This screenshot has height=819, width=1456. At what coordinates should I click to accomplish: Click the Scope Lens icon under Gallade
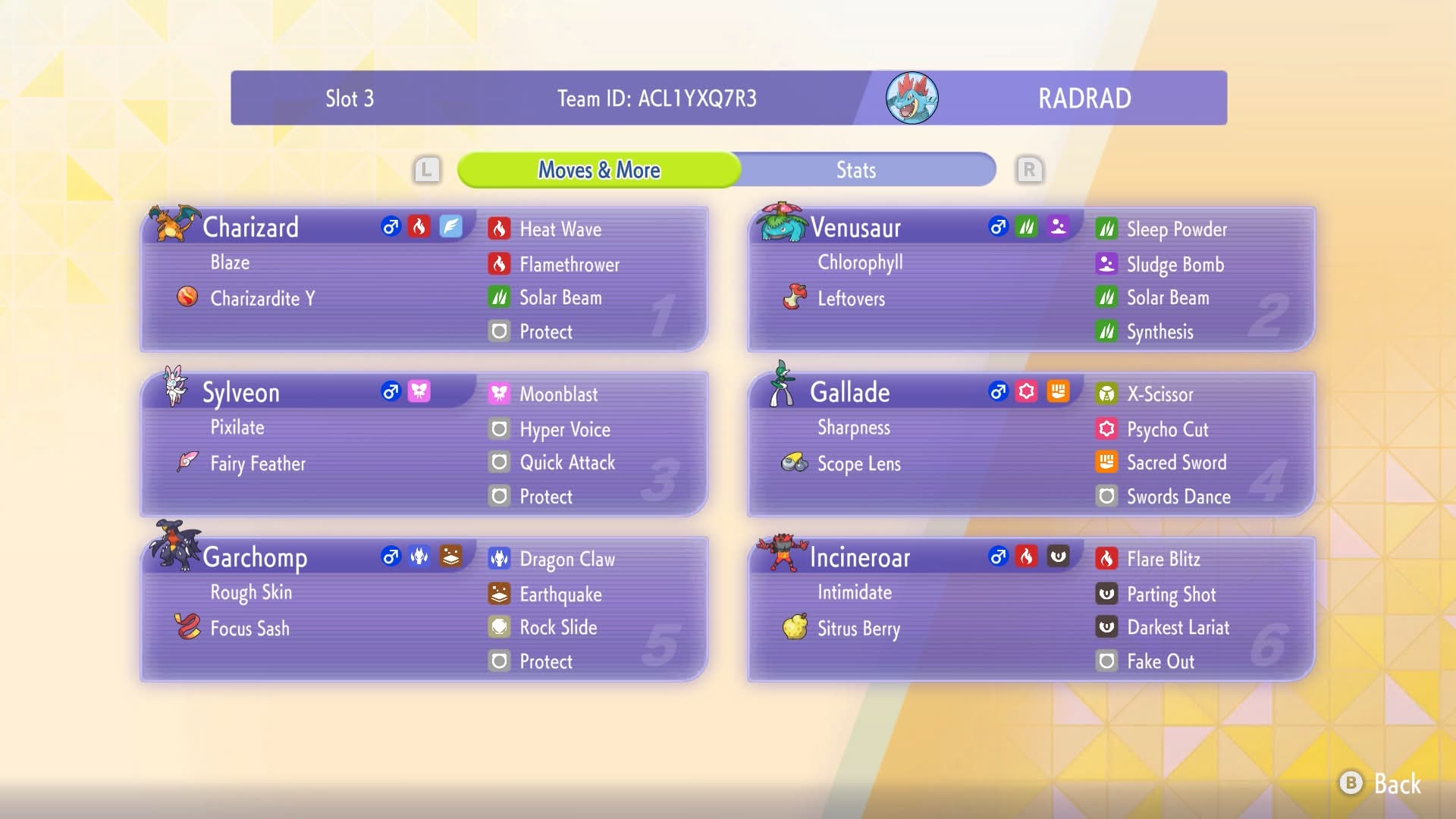coord(793,463)
